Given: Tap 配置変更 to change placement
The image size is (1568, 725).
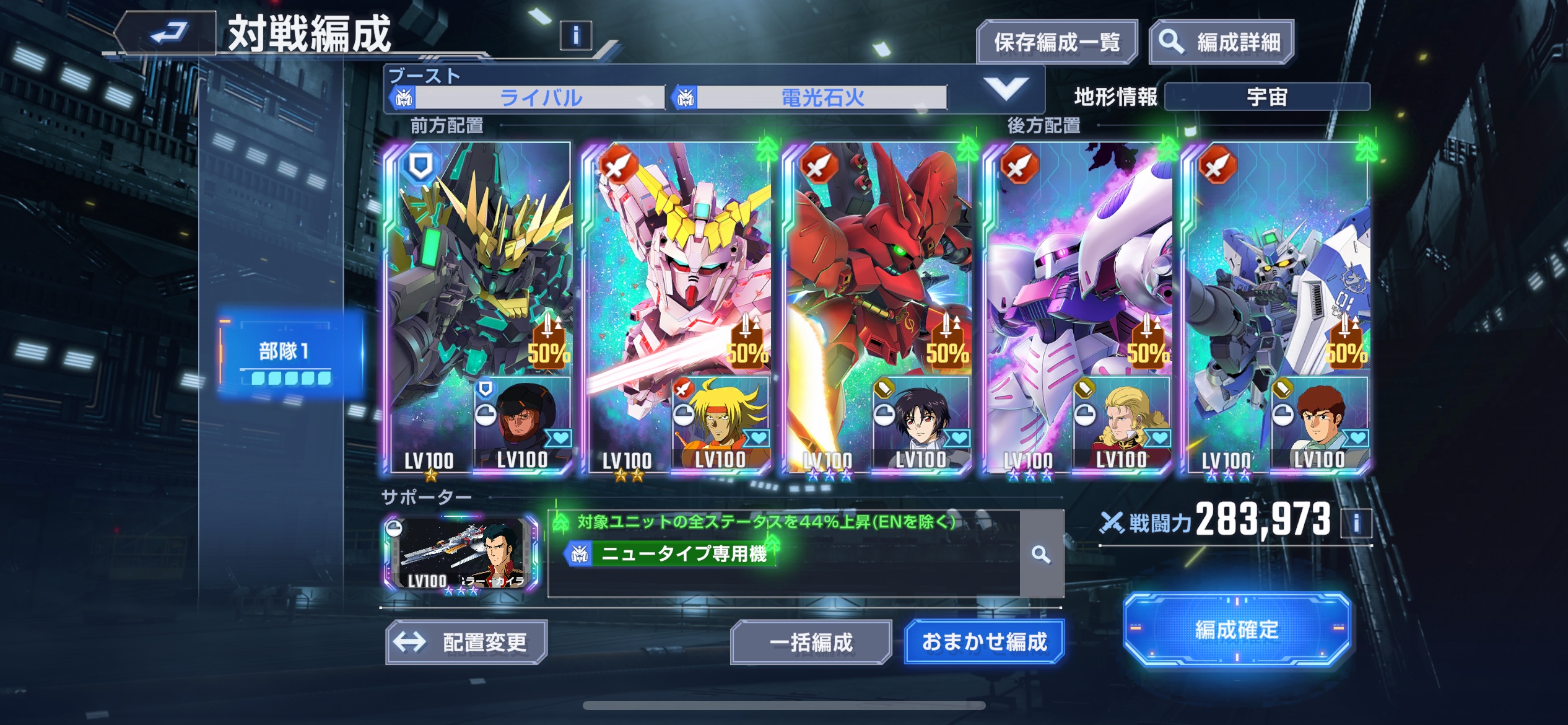Looking at the screenshot, I should point(466,642).
